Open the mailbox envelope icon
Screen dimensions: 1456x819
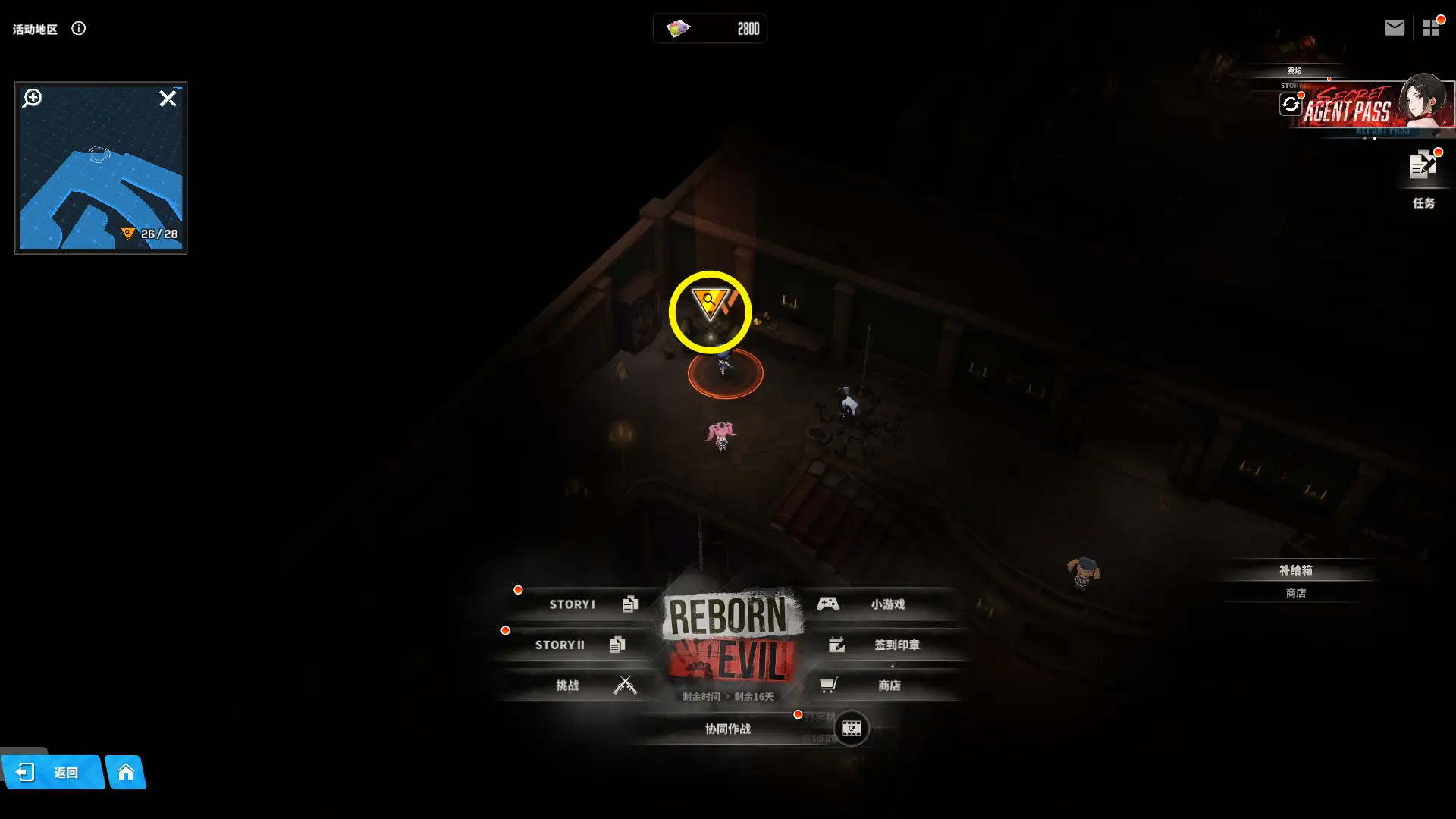tap(1394, 28)
